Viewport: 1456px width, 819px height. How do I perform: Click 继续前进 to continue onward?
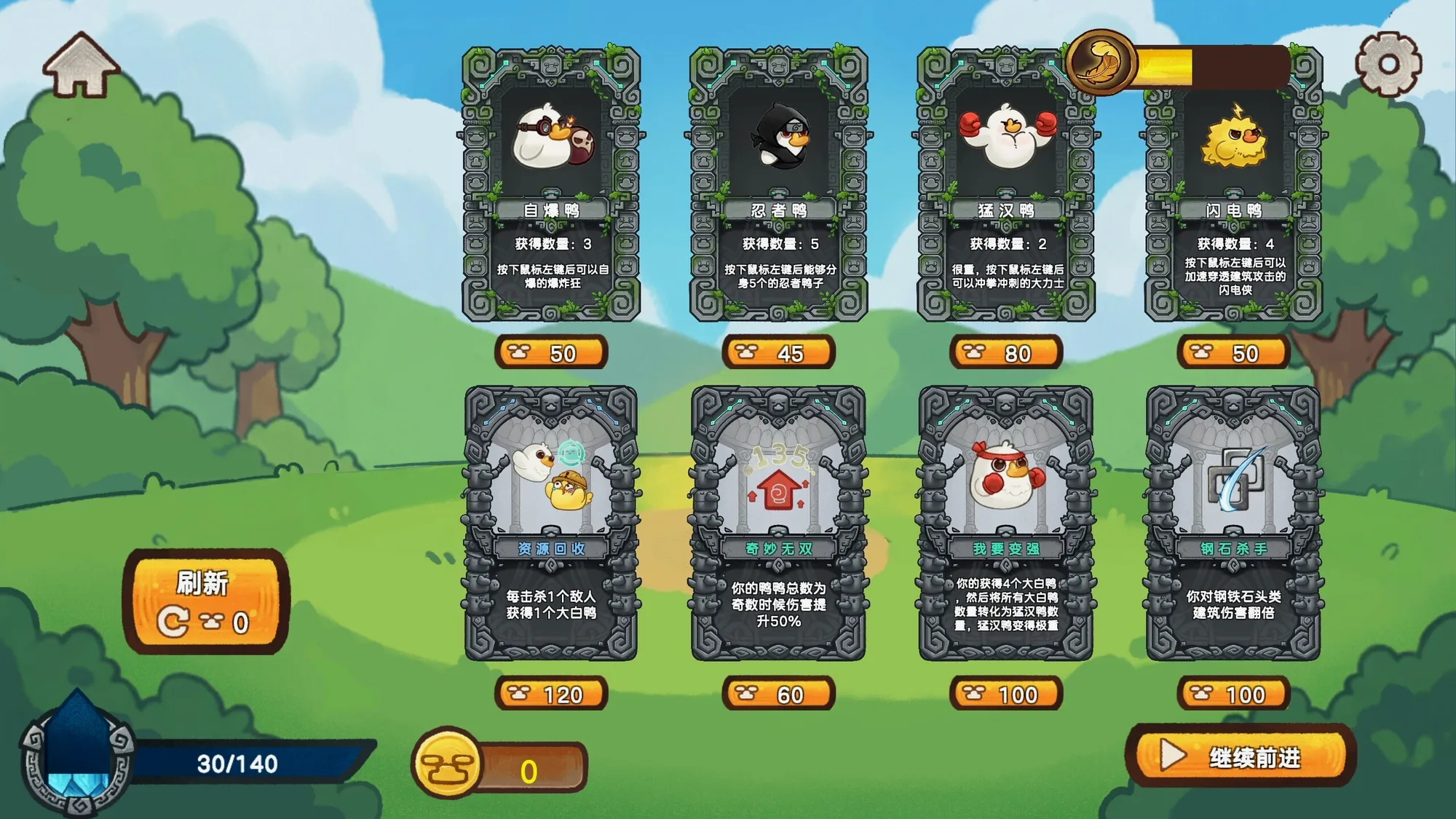(x=1241, y=756)
